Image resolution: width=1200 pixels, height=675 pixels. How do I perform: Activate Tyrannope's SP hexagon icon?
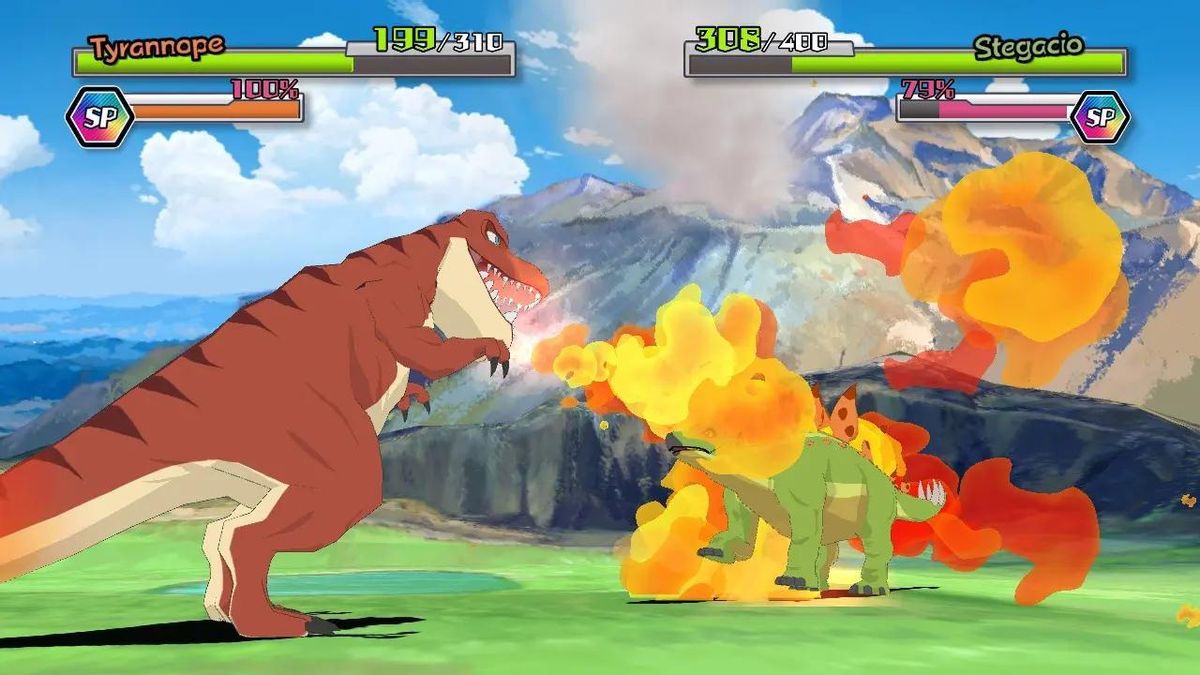(99, 117)
